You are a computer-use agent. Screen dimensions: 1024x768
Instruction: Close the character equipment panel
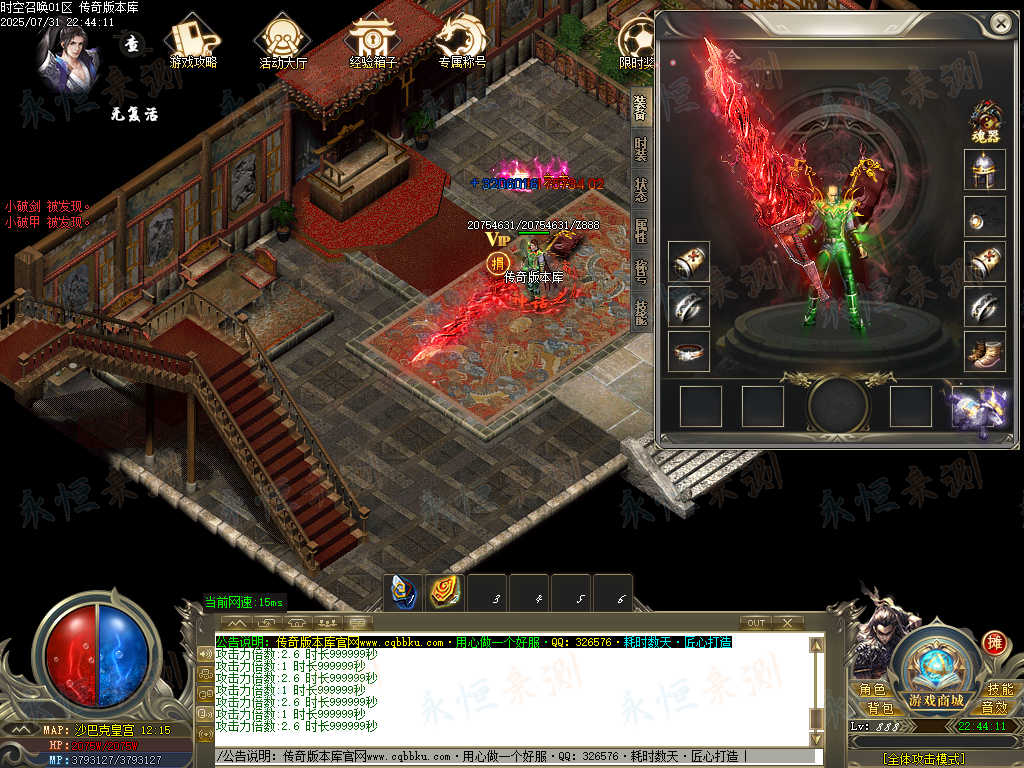tap(999, 23)
